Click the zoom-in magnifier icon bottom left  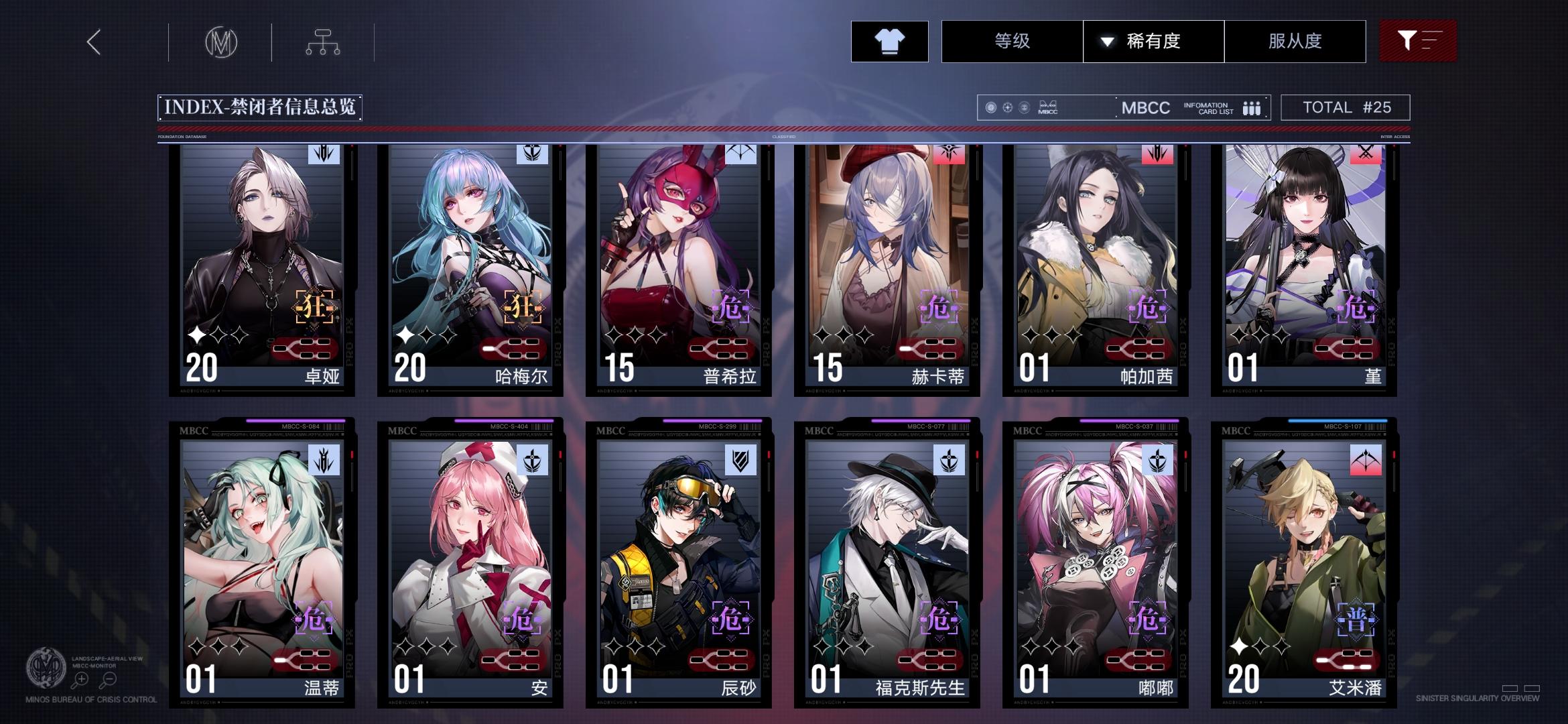pyautogui.click(x=81, y=678)
